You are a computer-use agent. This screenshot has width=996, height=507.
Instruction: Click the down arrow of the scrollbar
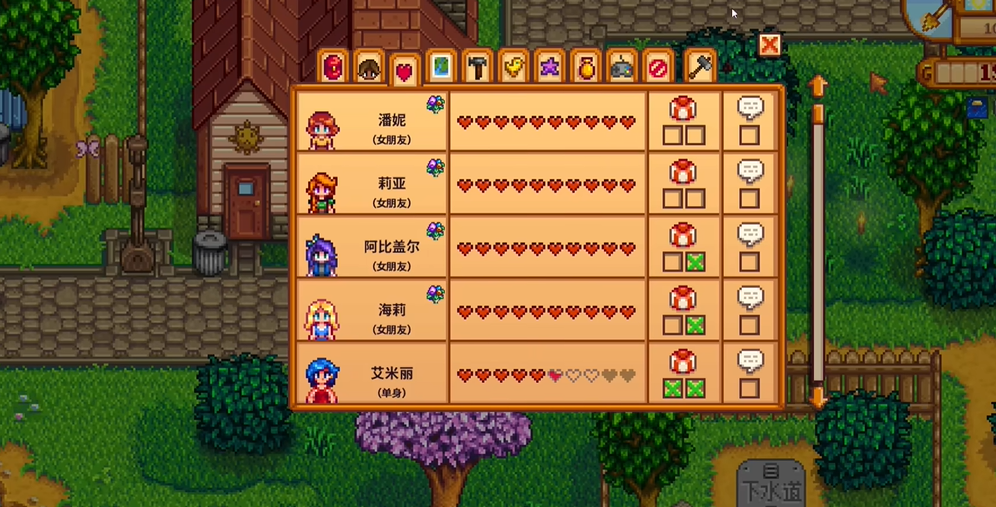(817, 398)
